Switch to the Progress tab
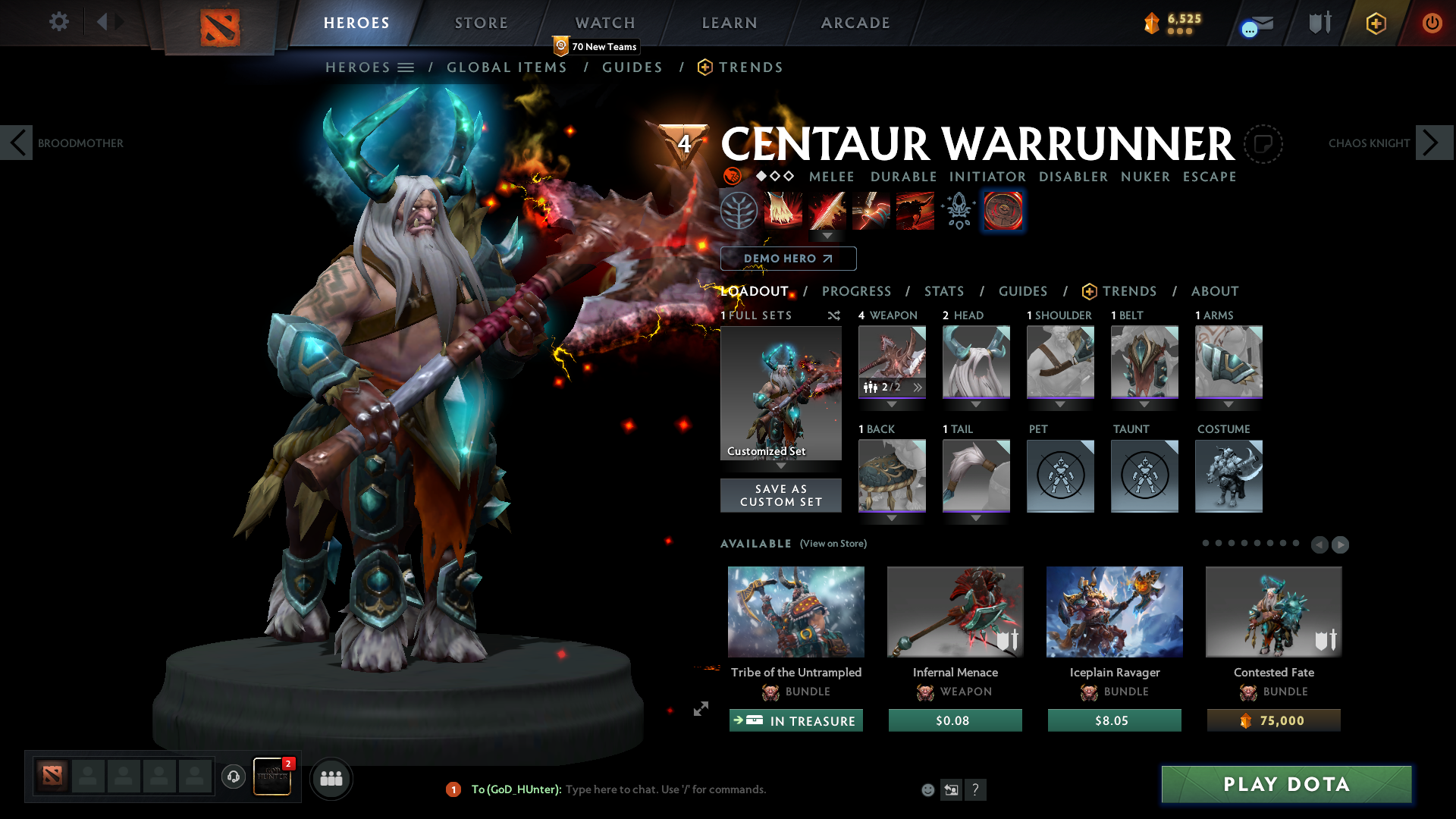 tap(857, 291)
